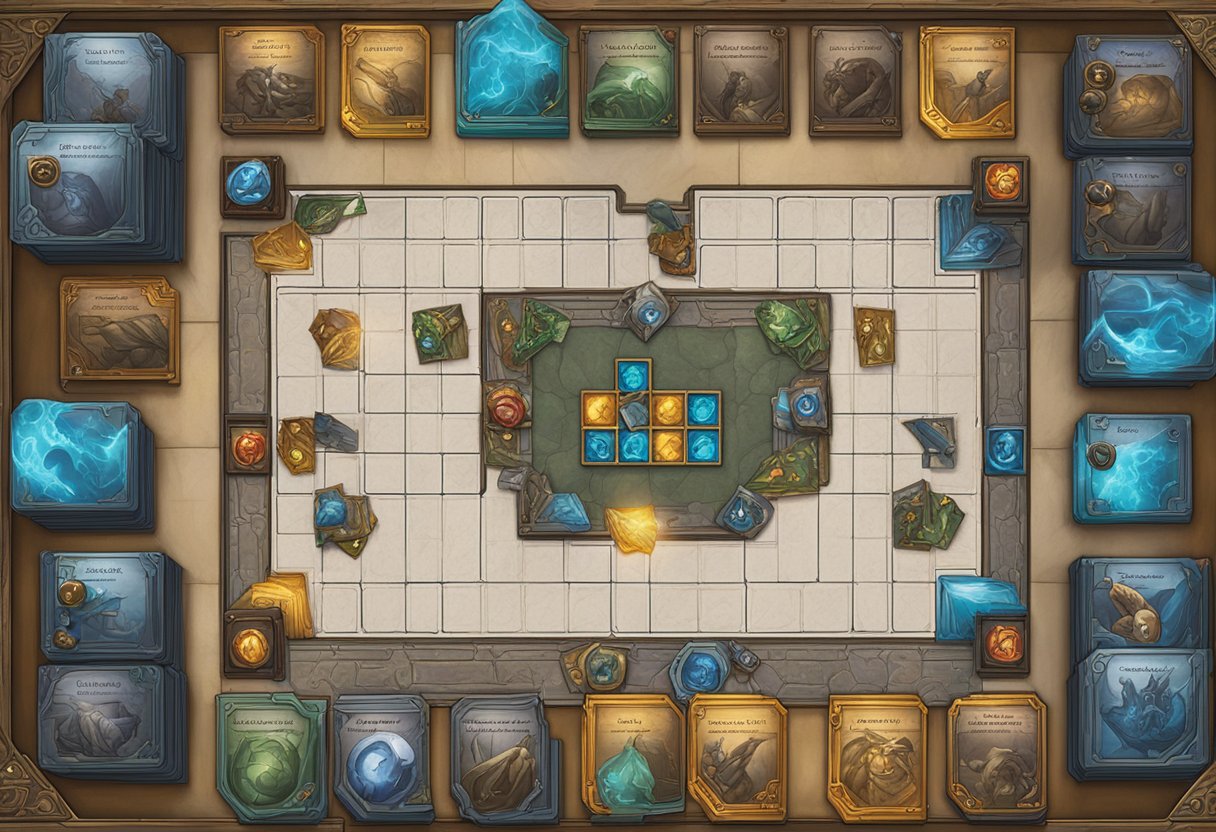This screenshot has width=1216, height=832.
Task: Select the card depicting a blue dragon
Action: (1136, 717)
